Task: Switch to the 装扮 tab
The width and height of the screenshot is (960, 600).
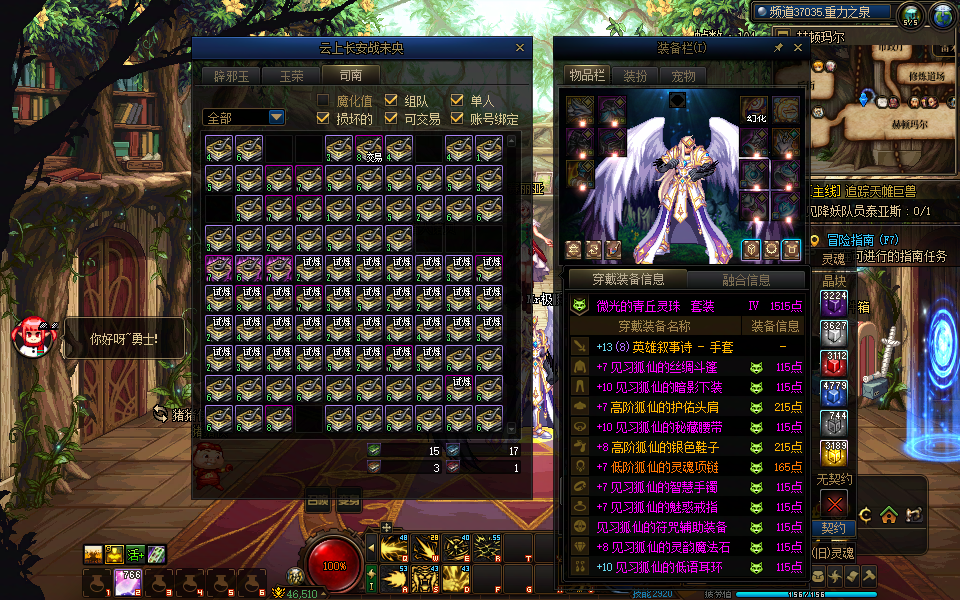Action: [x=635, y=75]
